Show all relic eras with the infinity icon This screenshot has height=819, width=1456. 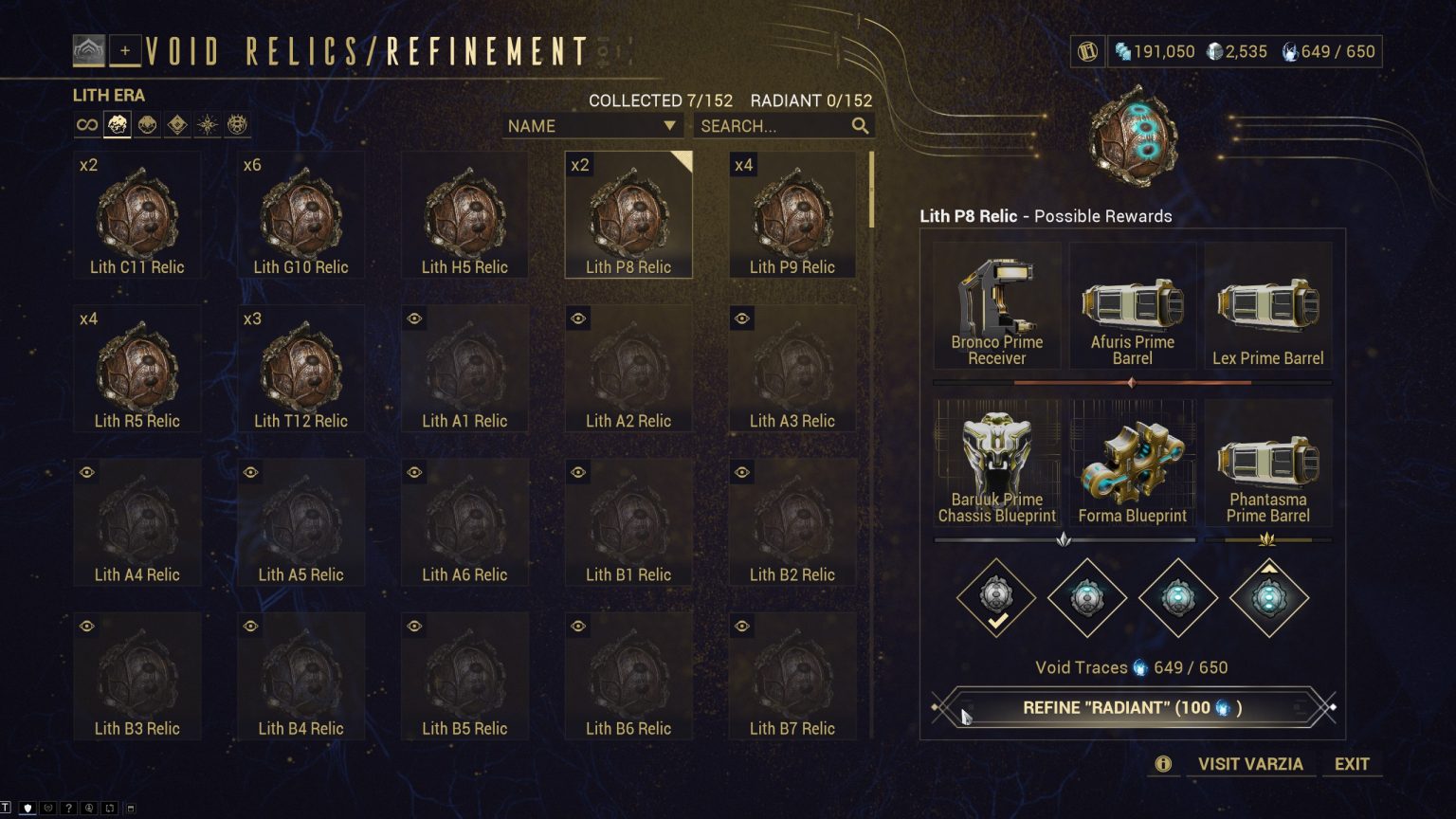(86, 124)
